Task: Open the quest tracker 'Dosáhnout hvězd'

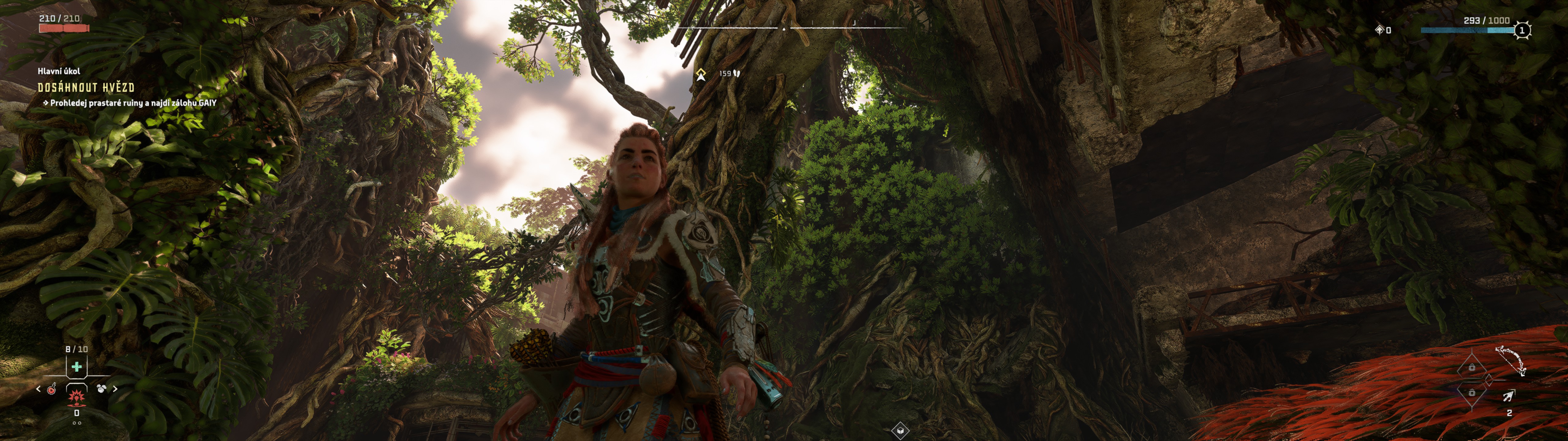Action: [x=86, y=88]
